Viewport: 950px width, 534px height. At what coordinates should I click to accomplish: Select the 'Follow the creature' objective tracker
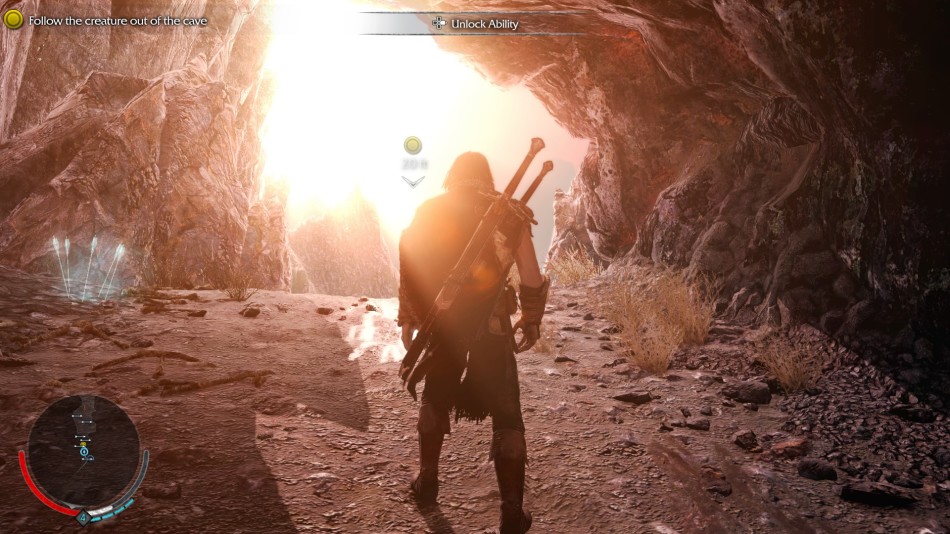point(108,20)
